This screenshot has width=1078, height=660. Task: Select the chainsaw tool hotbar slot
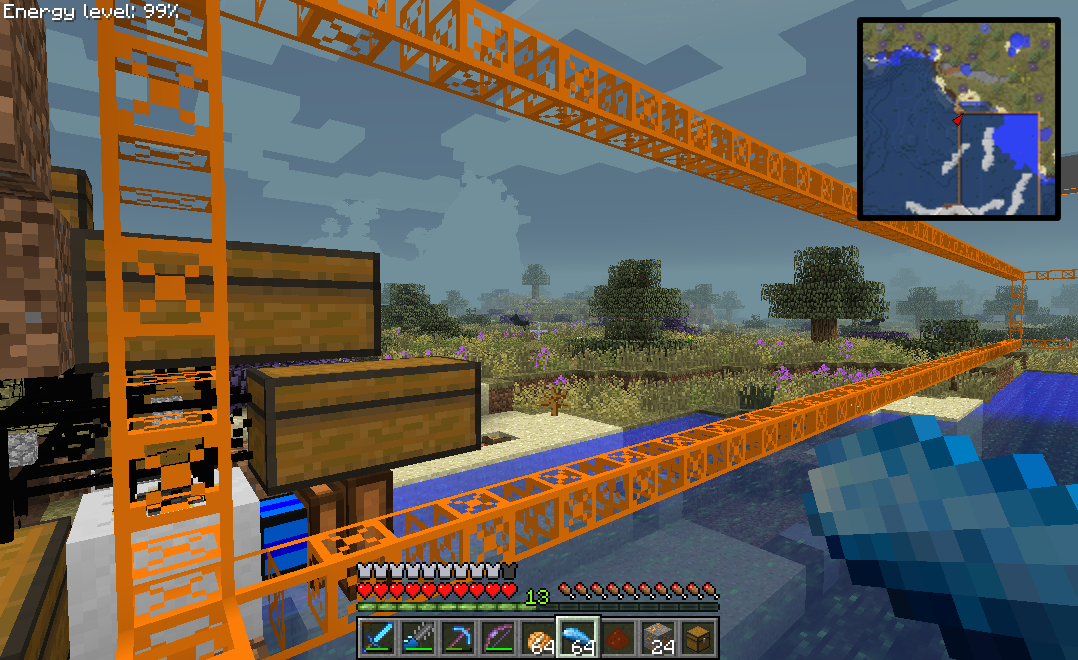[419, 637]
